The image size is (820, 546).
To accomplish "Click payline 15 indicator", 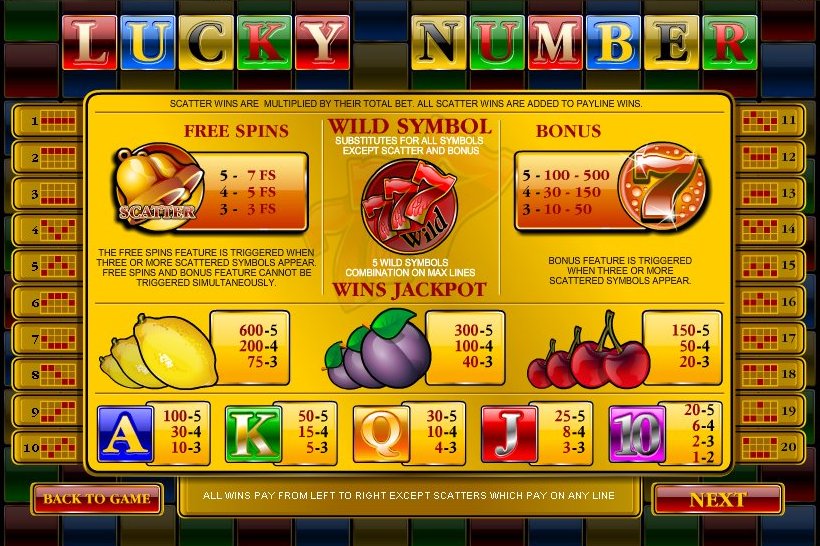I will [773, 267].
